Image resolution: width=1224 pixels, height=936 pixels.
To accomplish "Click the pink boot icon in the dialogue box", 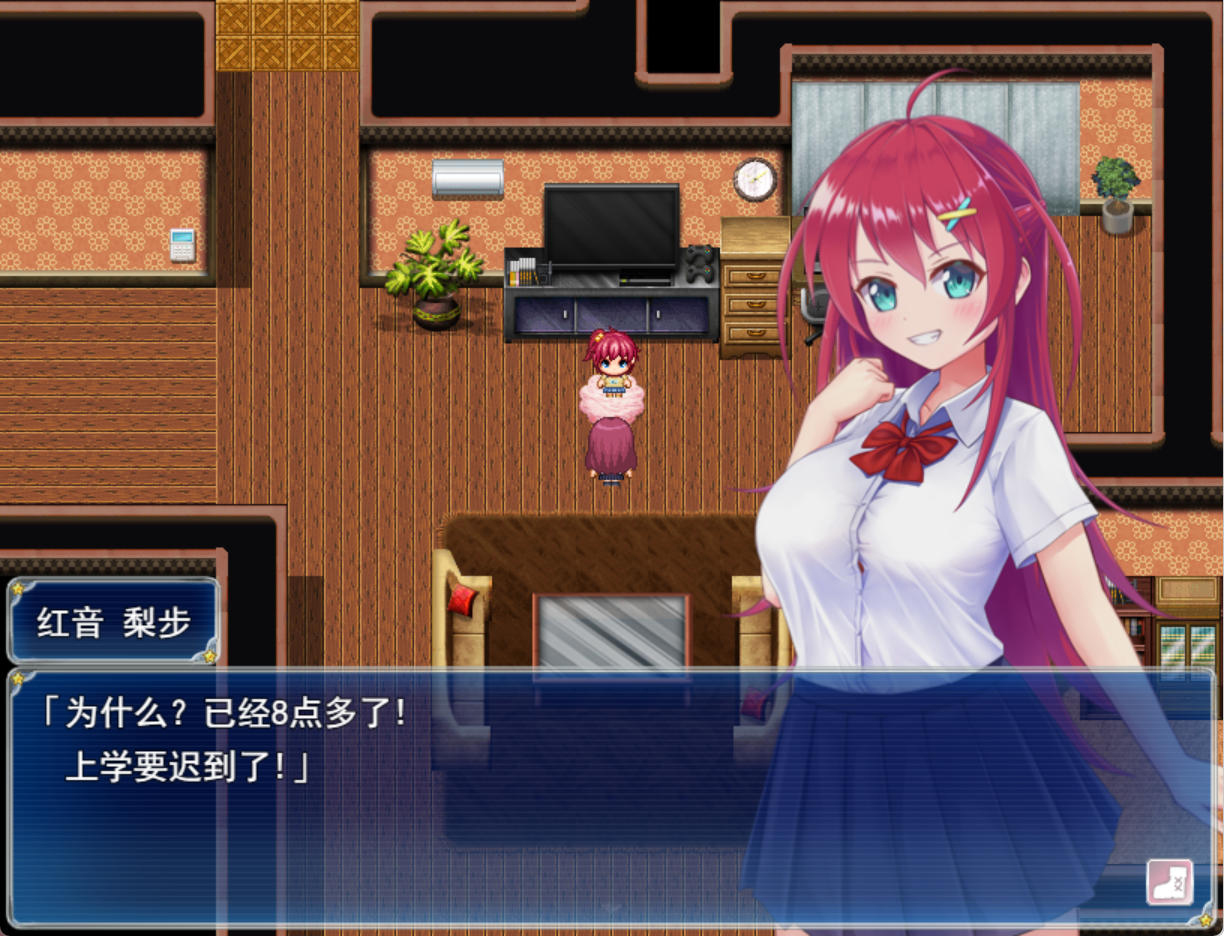I will click(x=1169, y=882).
